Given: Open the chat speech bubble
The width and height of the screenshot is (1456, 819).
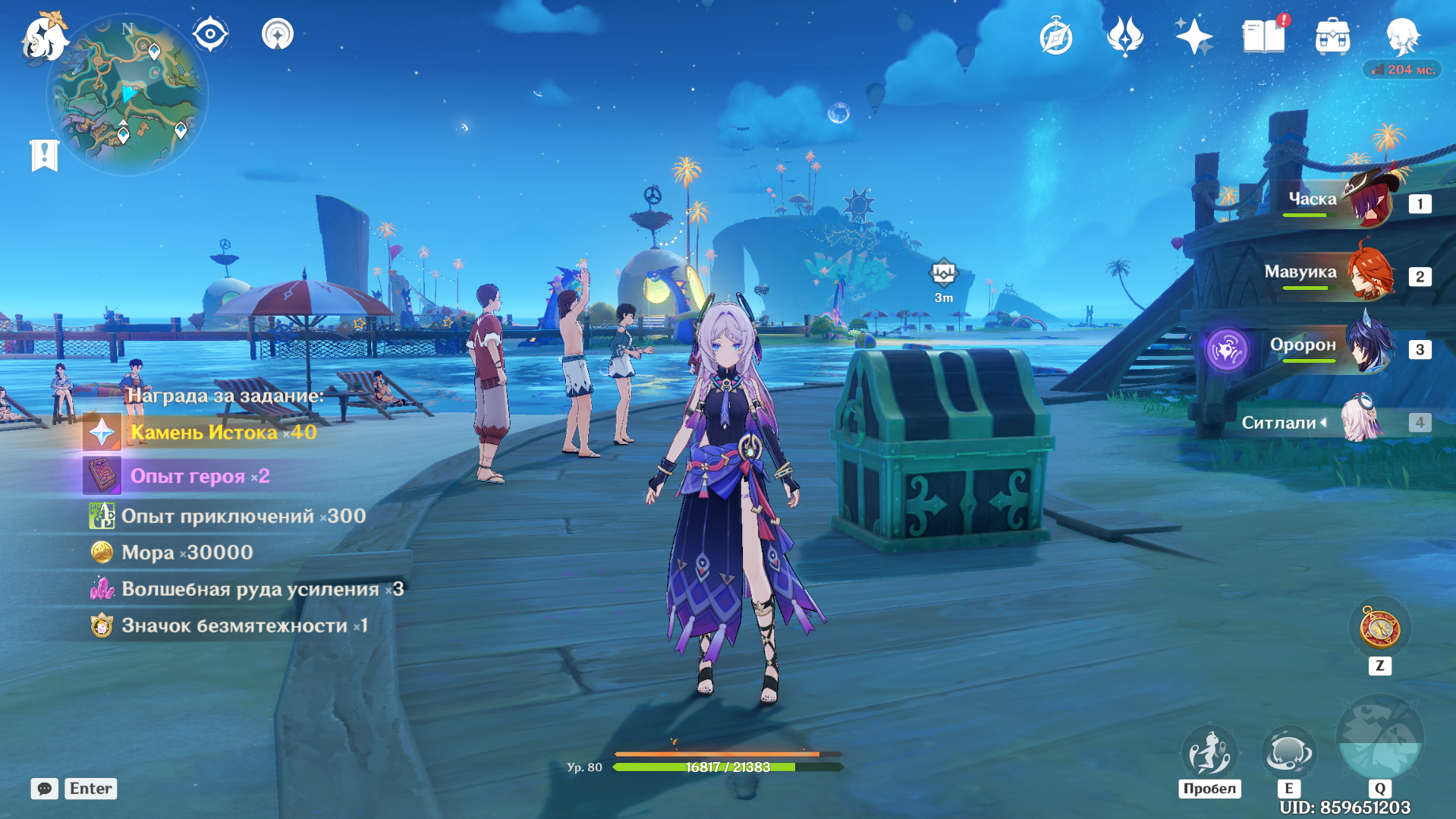Looking at the screenshot, I should click(x=45, y=789).
